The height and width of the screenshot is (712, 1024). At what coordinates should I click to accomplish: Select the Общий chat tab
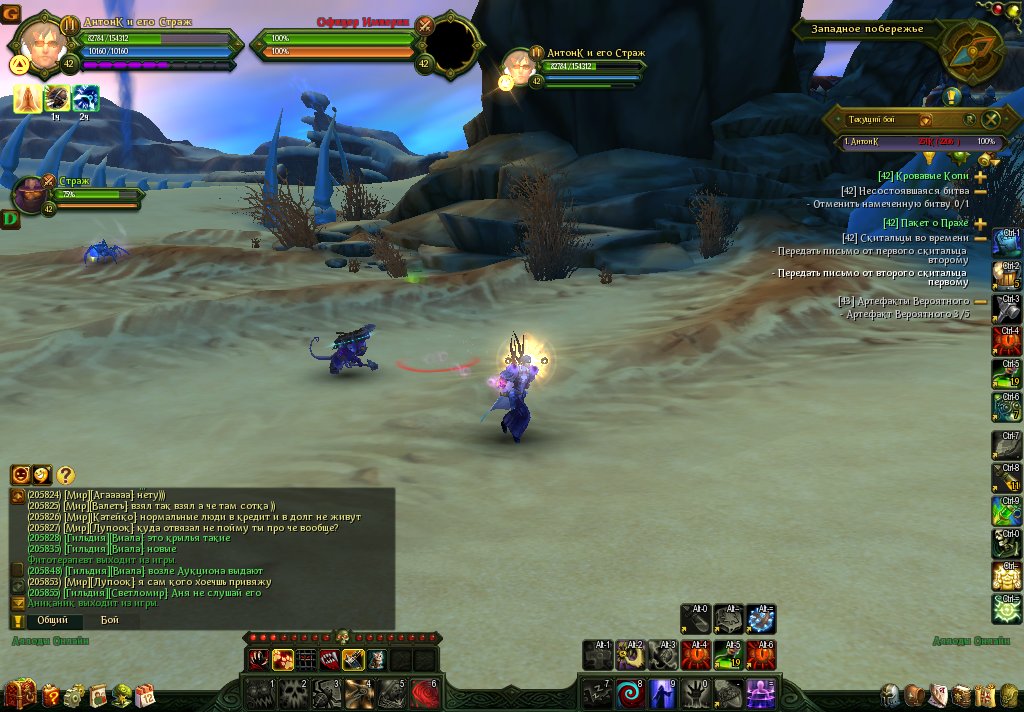pyautogui.click(x=53, y=620)
